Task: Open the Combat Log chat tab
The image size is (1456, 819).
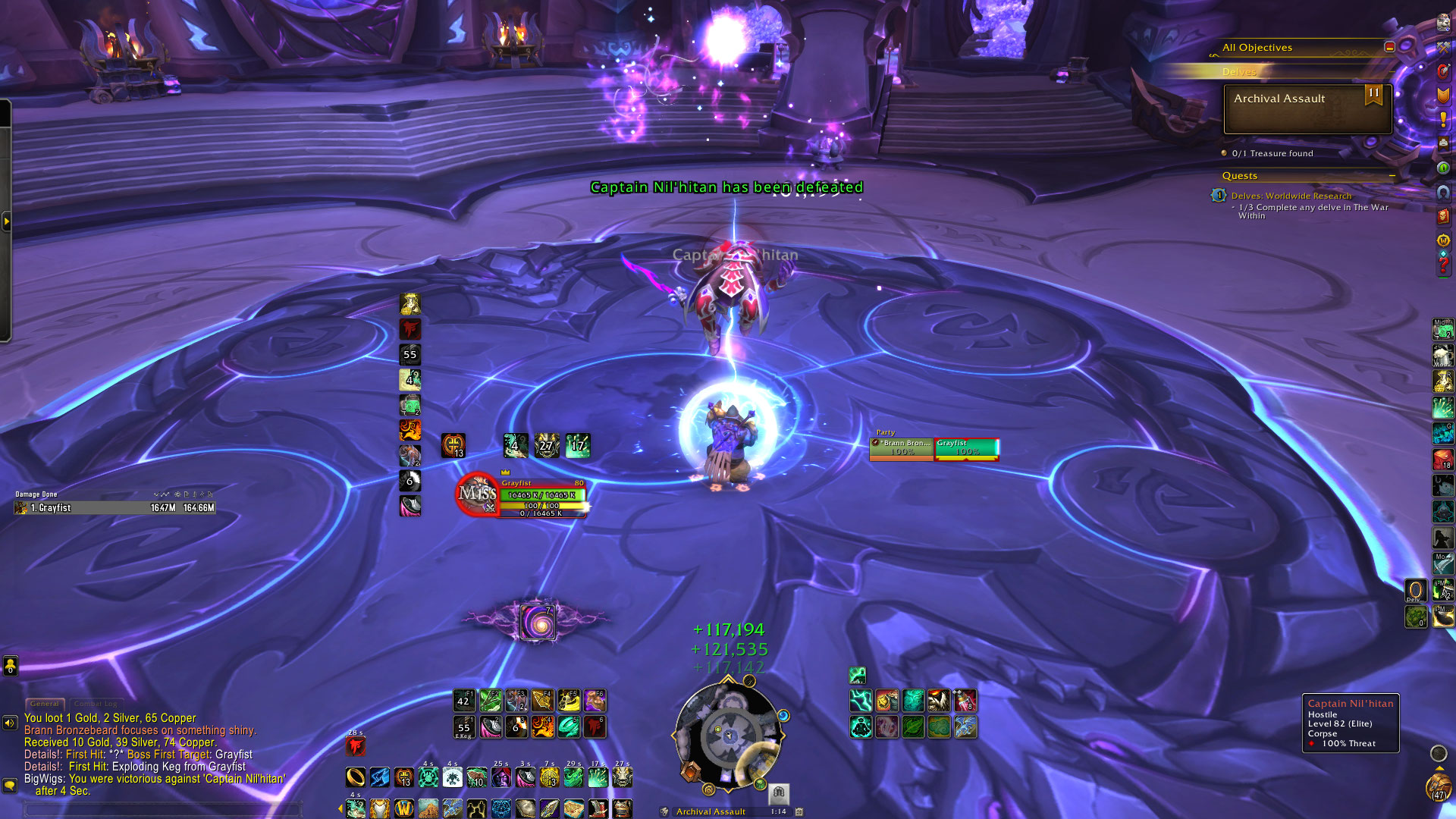Action: (96, 704)
